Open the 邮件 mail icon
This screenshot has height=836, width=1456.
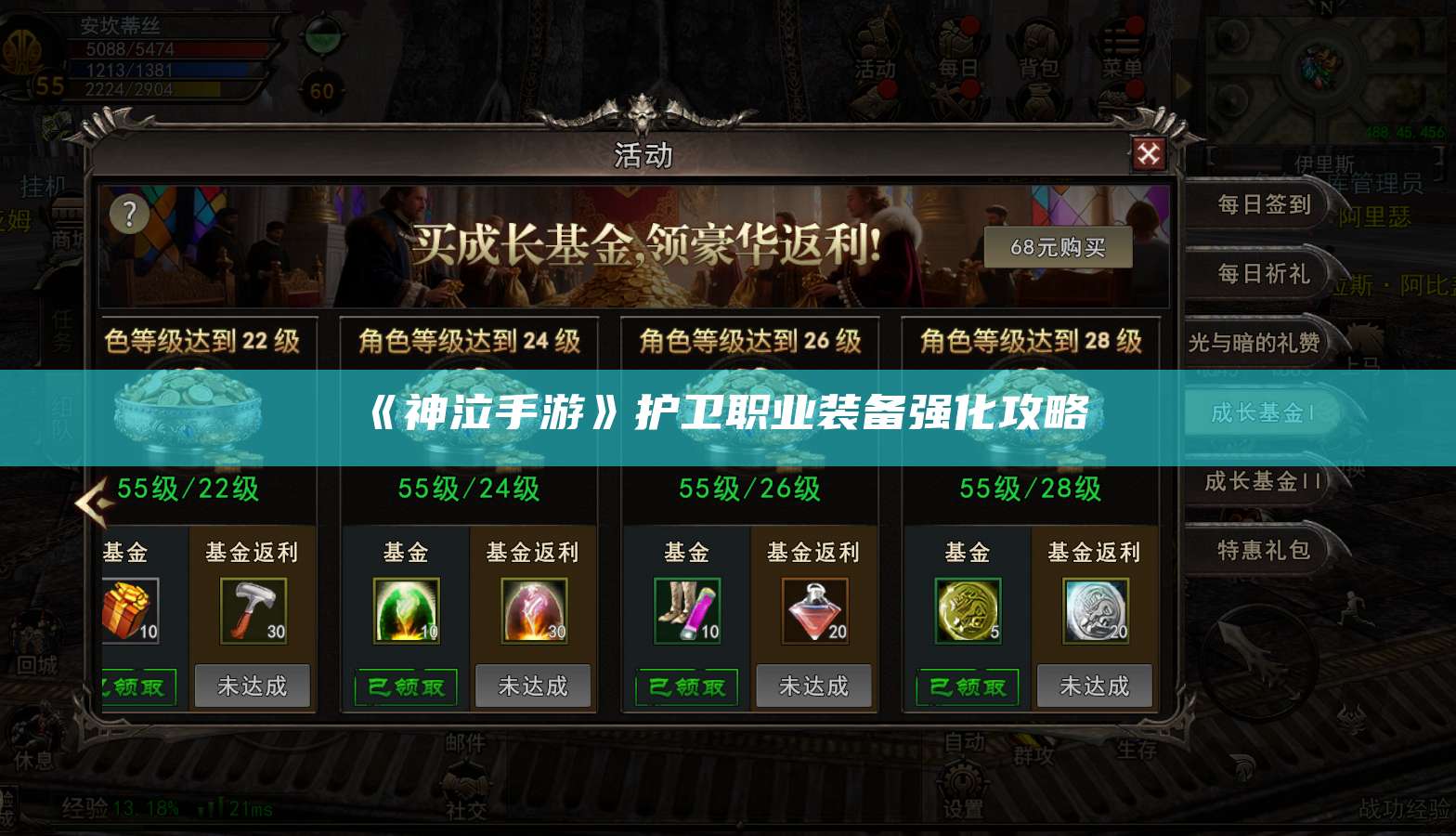[464, 743]
